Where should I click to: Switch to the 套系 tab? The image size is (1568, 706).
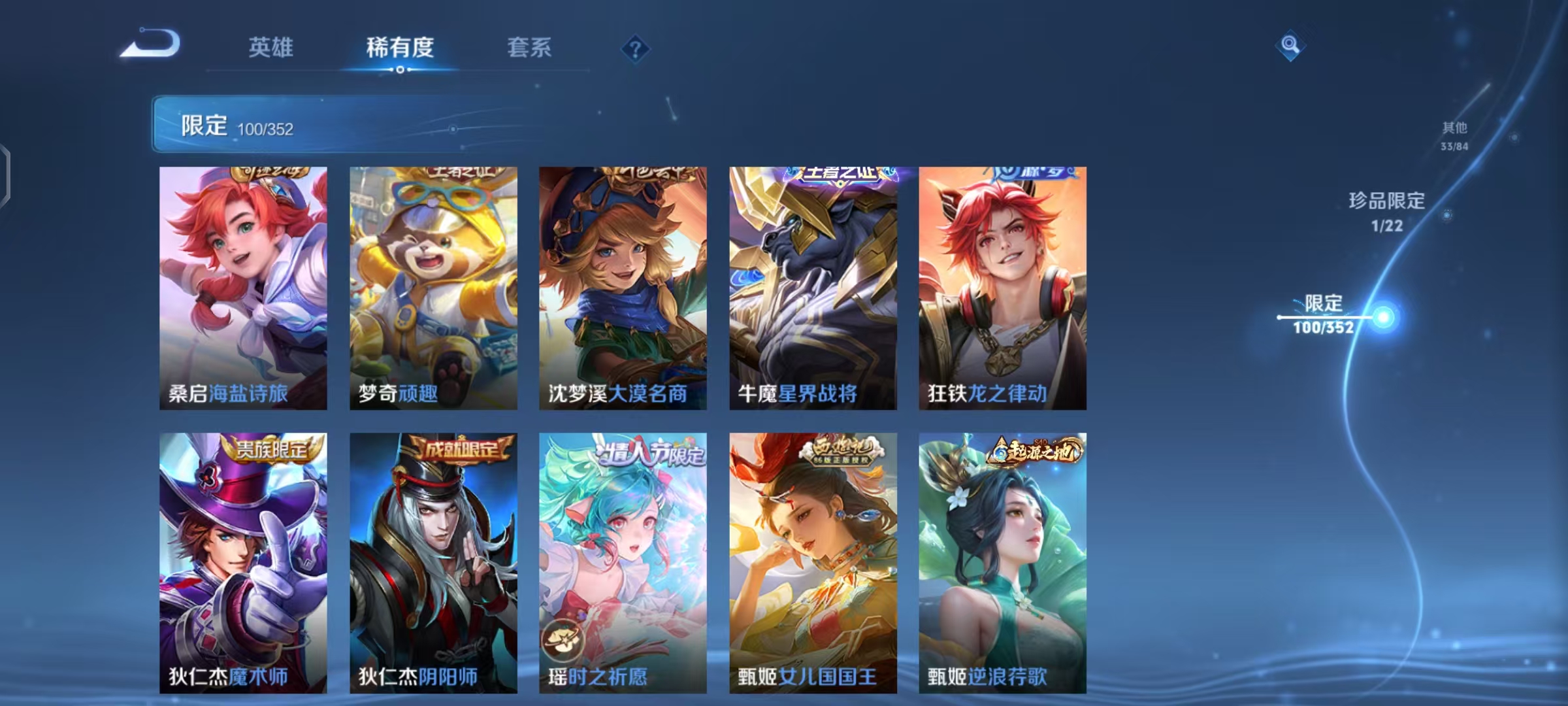click(x=529, y=47)
